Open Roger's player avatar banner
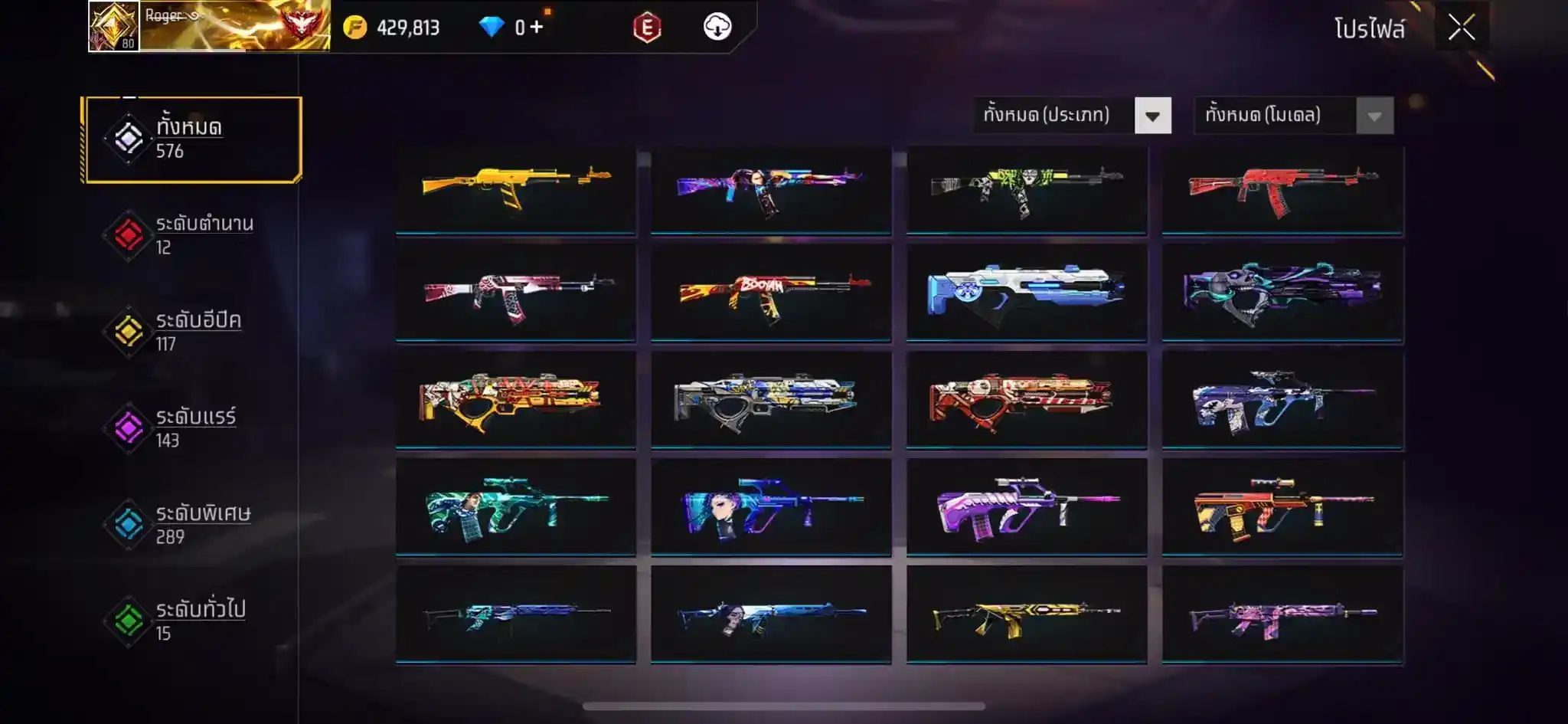Viewport: 1568px width, 724px height. click(x=209, y=26)
